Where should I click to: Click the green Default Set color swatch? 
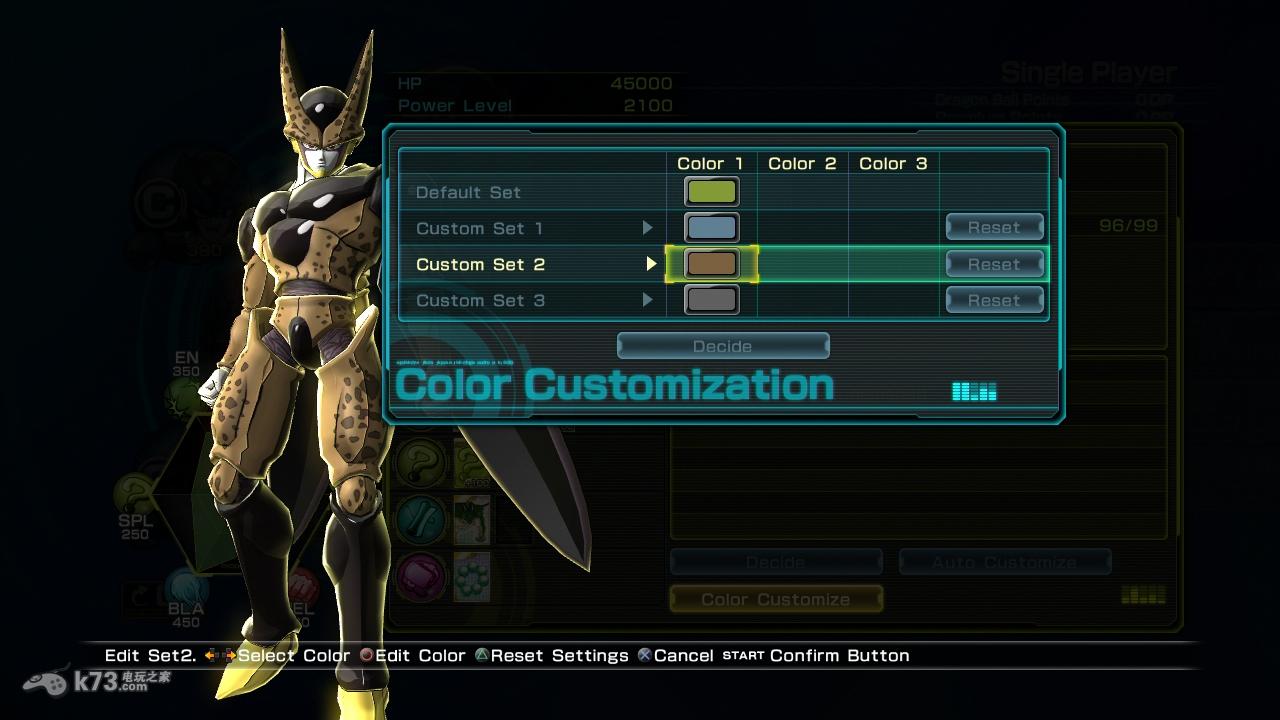(x=711, y=191)
